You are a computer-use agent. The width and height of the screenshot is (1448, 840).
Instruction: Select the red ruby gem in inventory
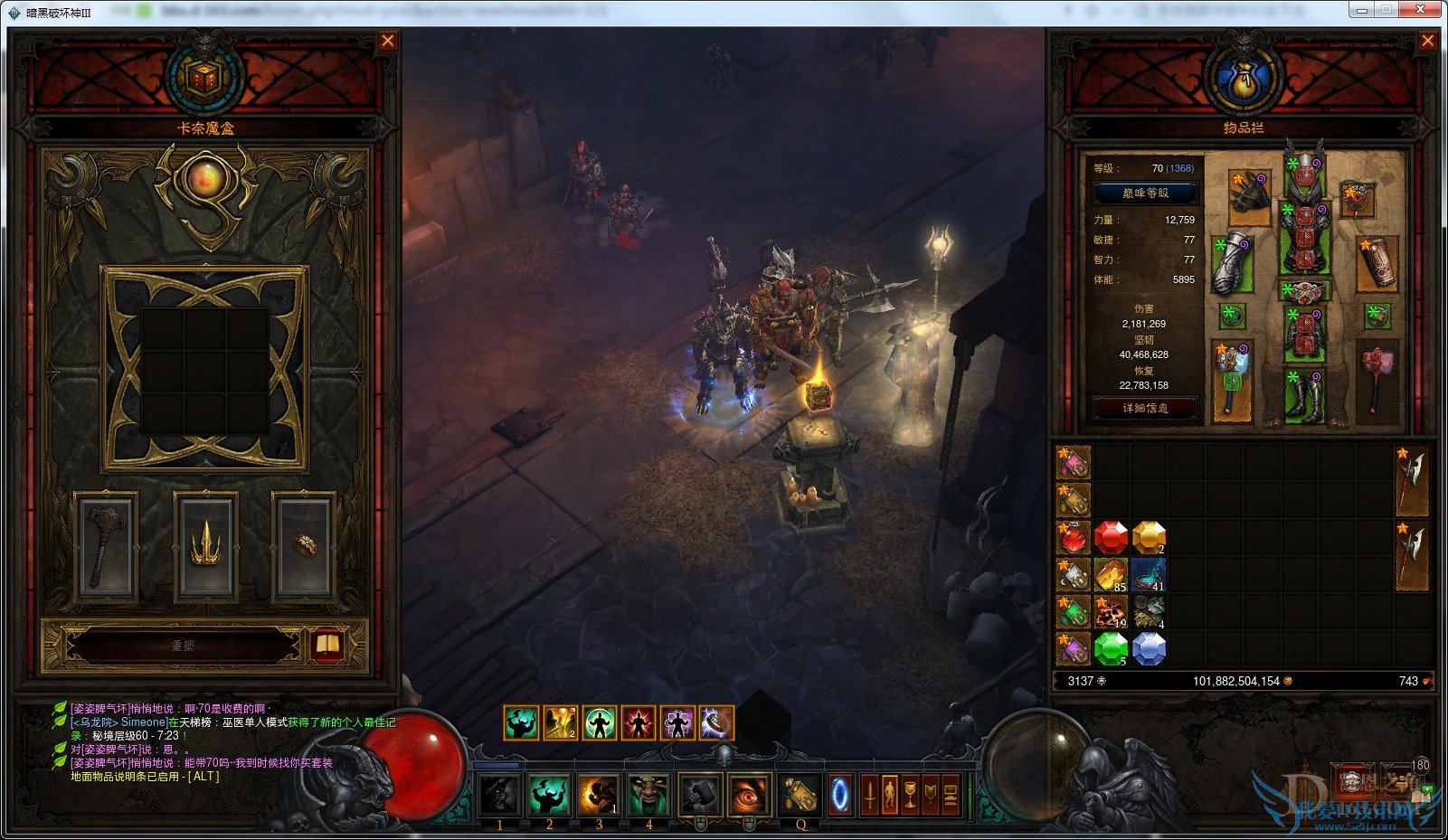[1111, 537]
